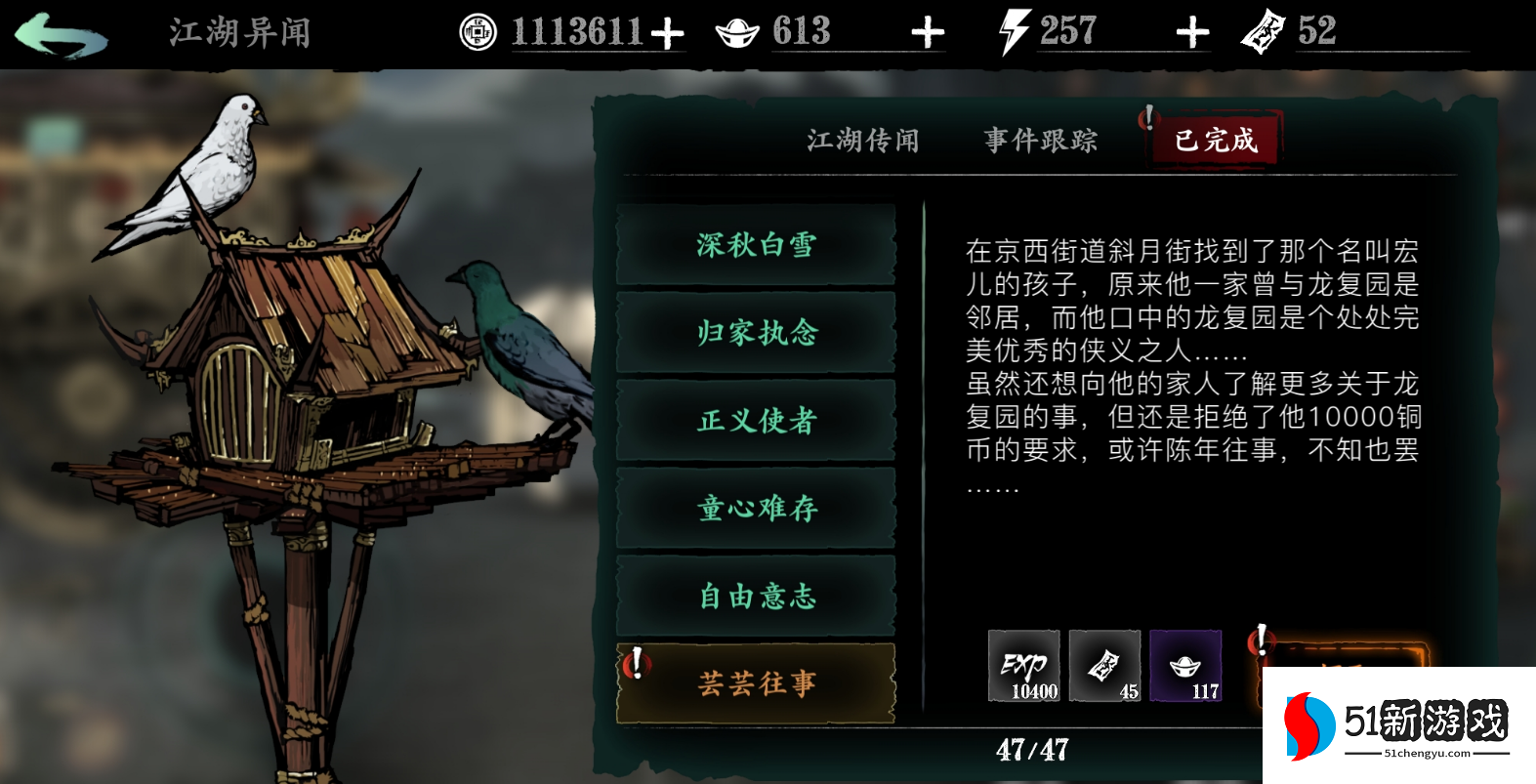
Task: Open the 自由意志 story entry
Action: [756, 597]
